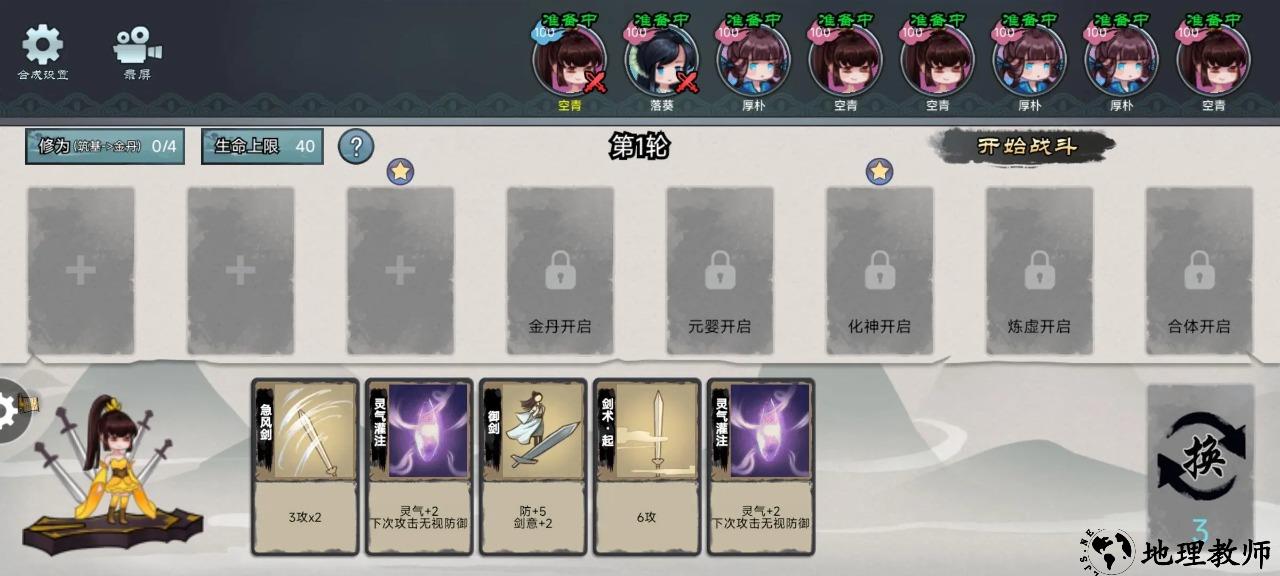Pick the 剑术·起 card with 6攻
1280x576 pixels.
[647, 466]
